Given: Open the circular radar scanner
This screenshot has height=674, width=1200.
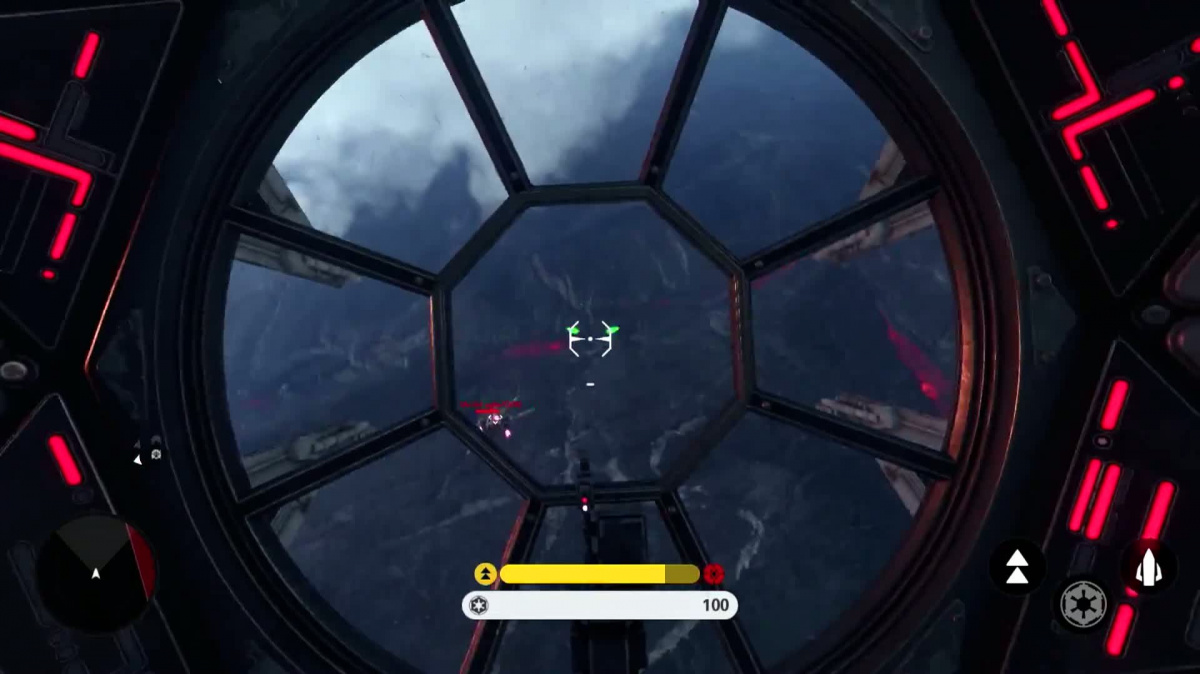Looking at the screenshot, I should coord(96,573).
